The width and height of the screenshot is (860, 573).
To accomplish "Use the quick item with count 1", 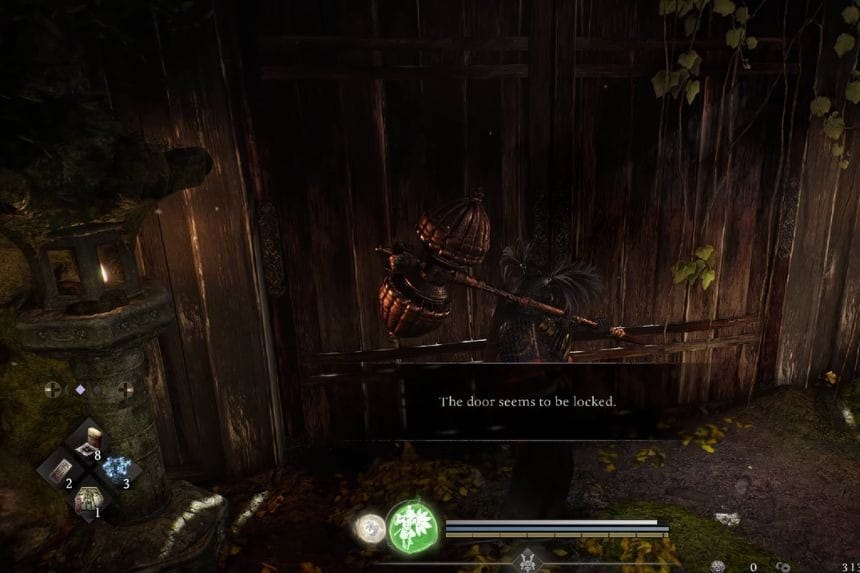I will (87, 497).
